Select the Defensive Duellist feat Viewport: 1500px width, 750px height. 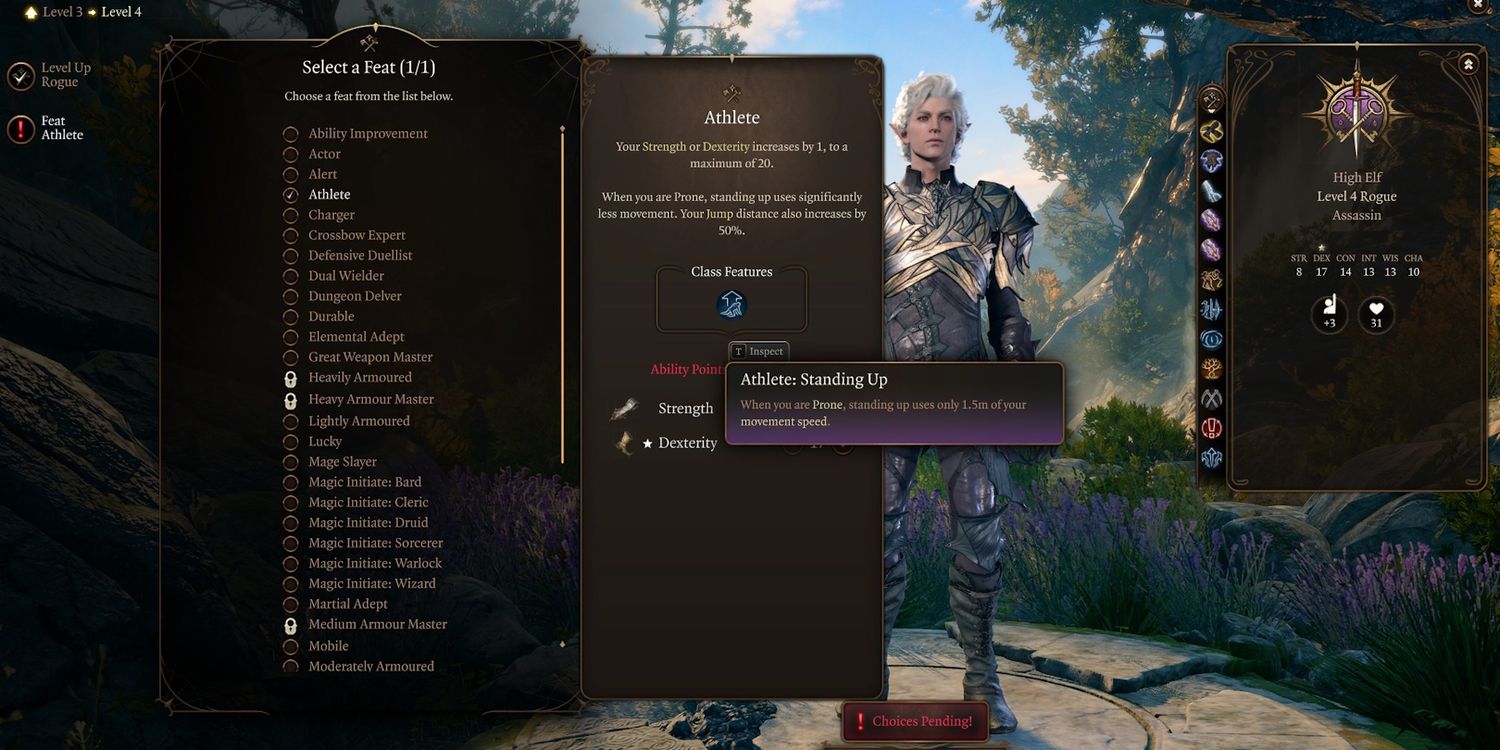coord(360,256)
